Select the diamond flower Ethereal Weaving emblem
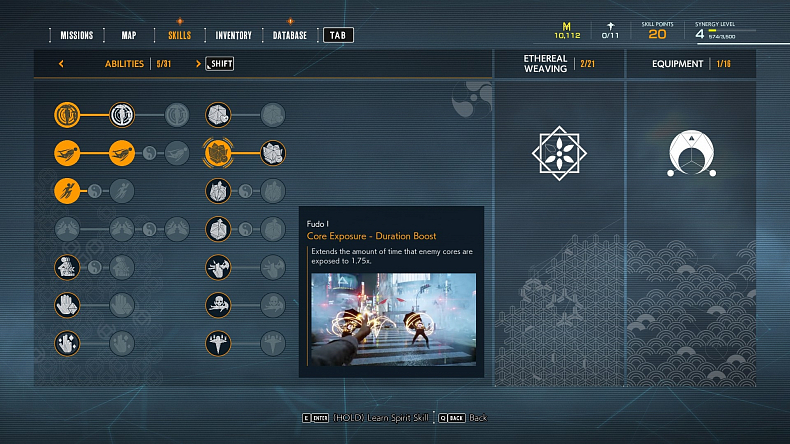This screenshot has width=790, height=444. [x=559, y=153]
